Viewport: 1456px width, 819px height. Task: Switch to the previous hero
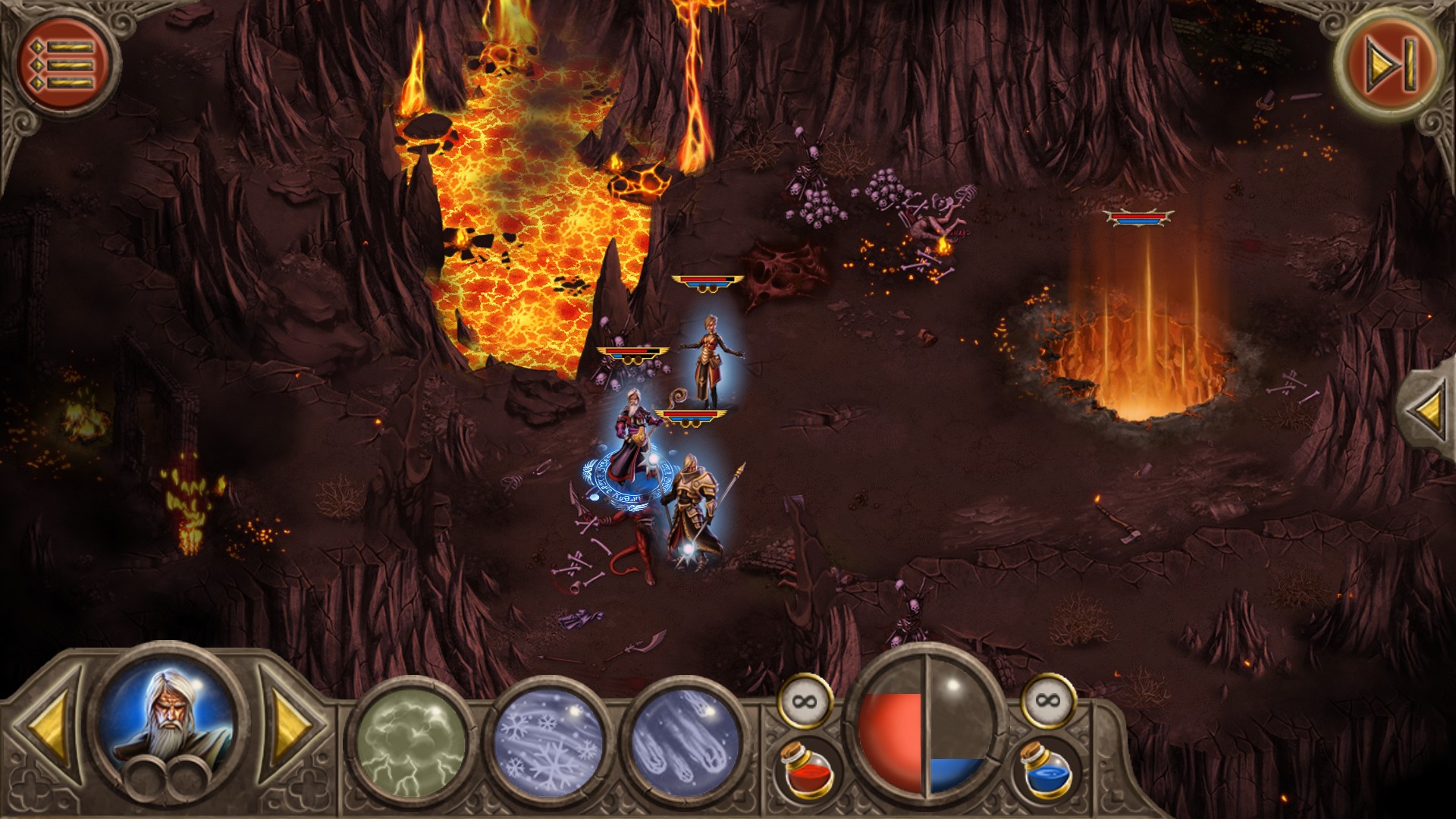[52, 730]
